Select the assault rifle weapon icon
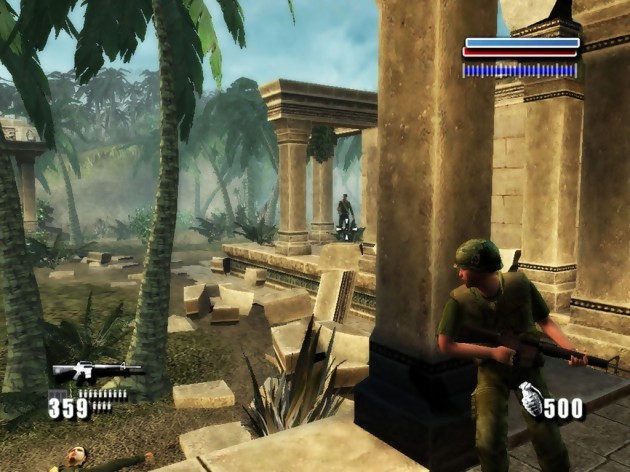Screen dimensions: 630x472 (96, 372)
